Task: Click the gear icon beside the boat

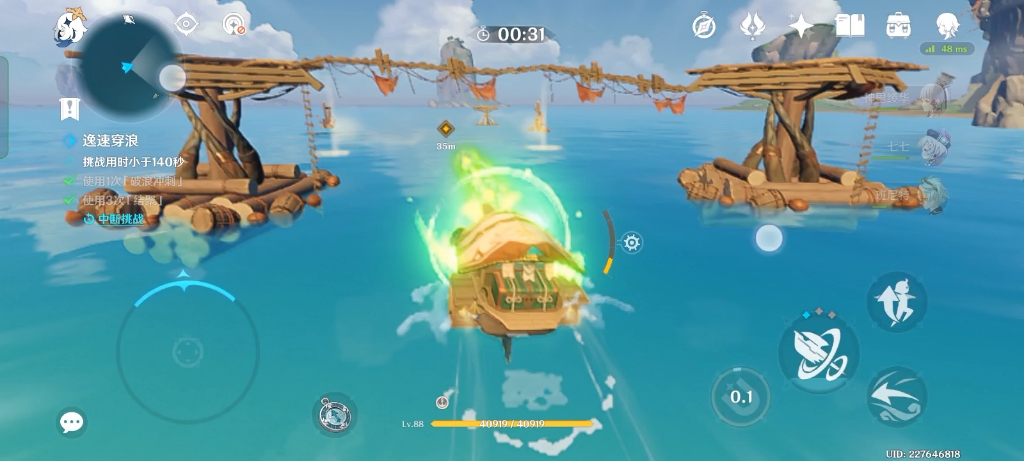Action: [631, 242]
